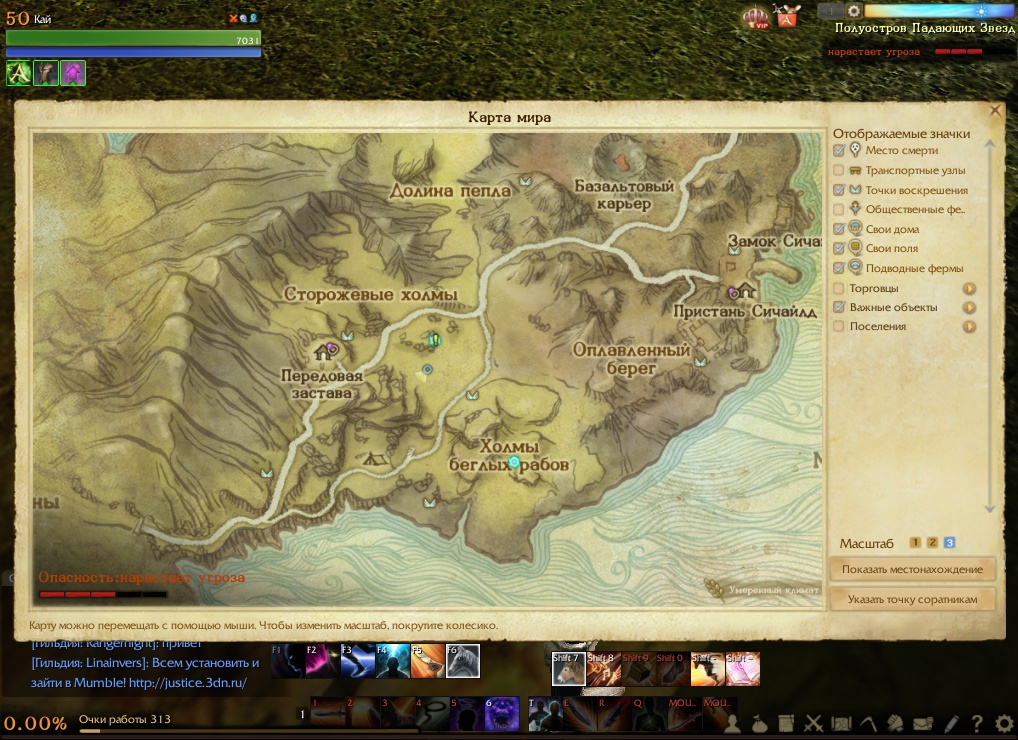The image size is (1018, 740).
Task: Set map scale to level 2
Action: tap(932, 543)
